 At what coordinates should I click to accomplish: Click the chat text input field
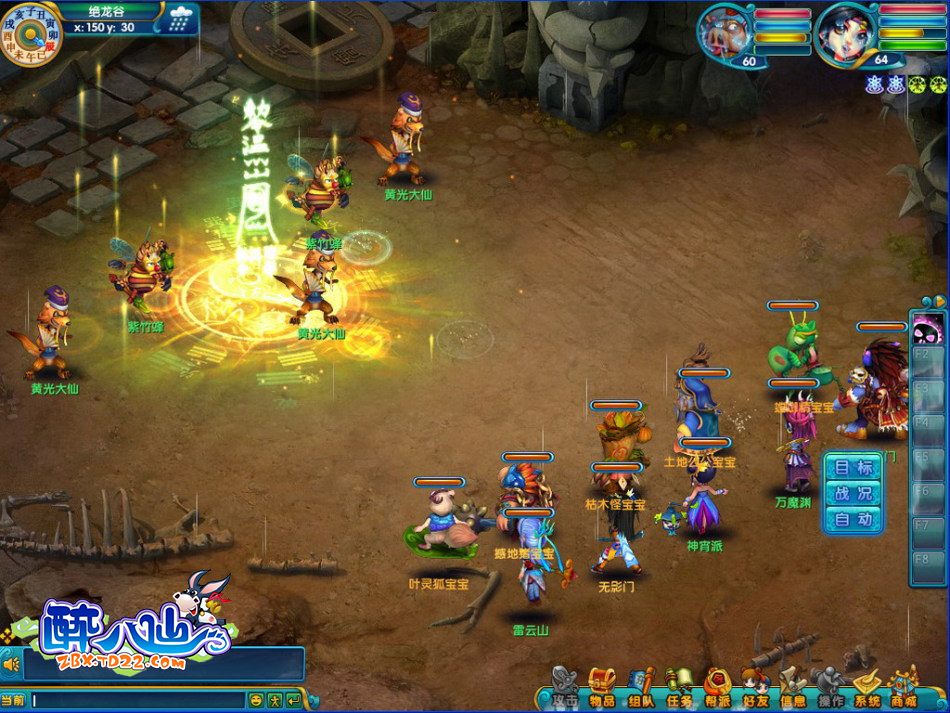[138, 700]
